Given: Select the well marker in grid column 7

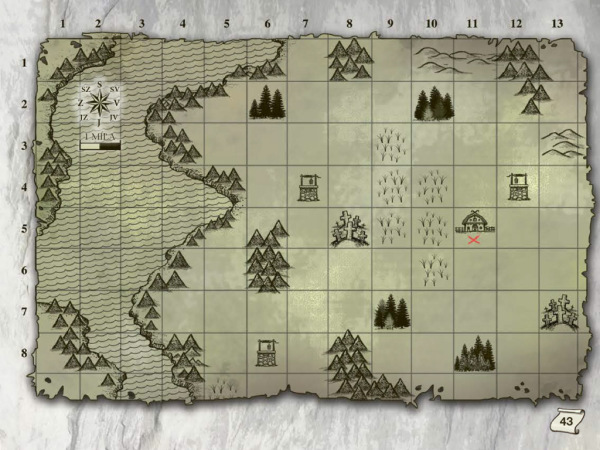Looking at the screenshot, I should tap(308, 187).
